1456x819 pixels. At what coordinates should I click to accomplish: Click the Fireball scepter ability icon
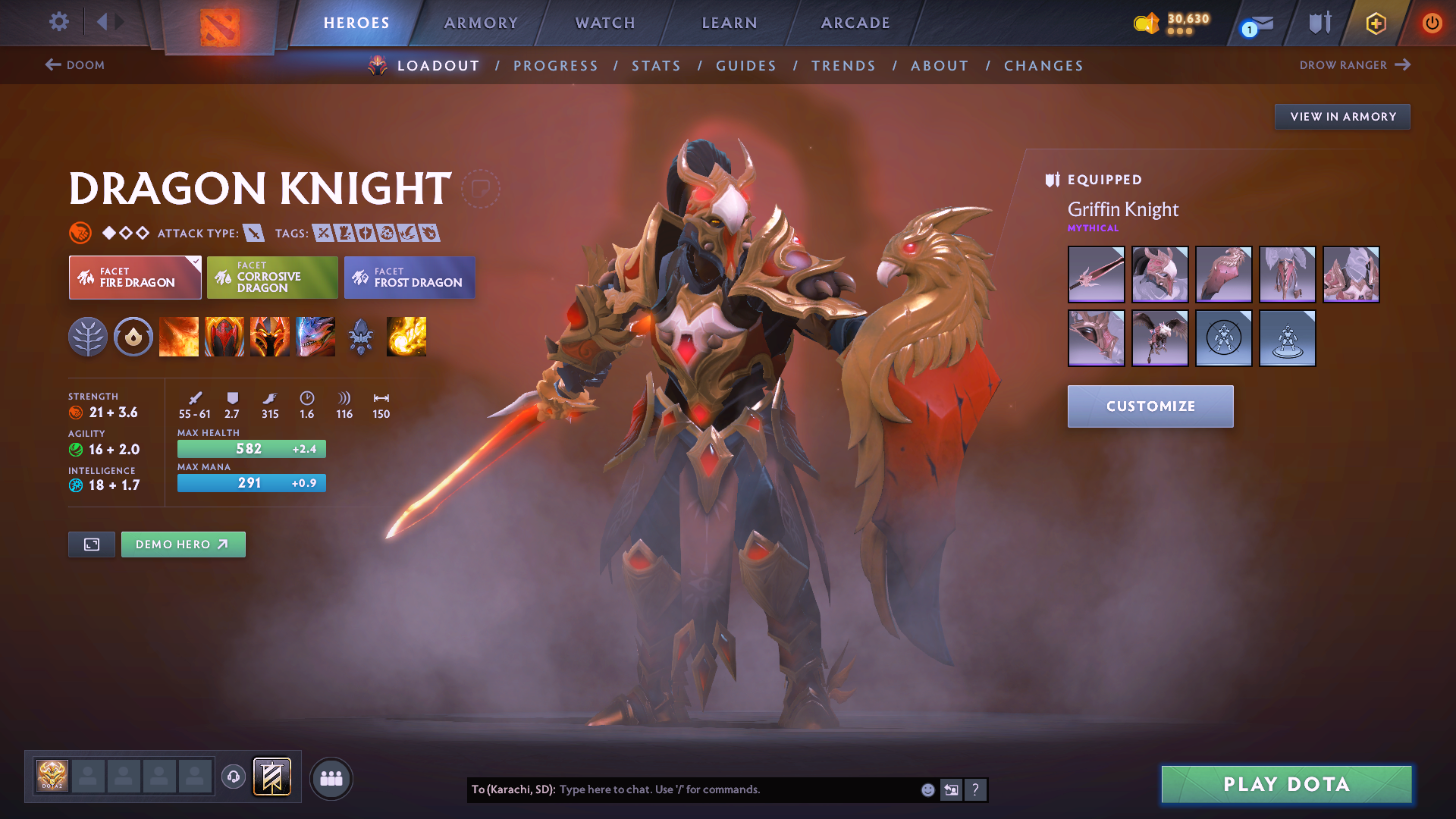[406, 337]
